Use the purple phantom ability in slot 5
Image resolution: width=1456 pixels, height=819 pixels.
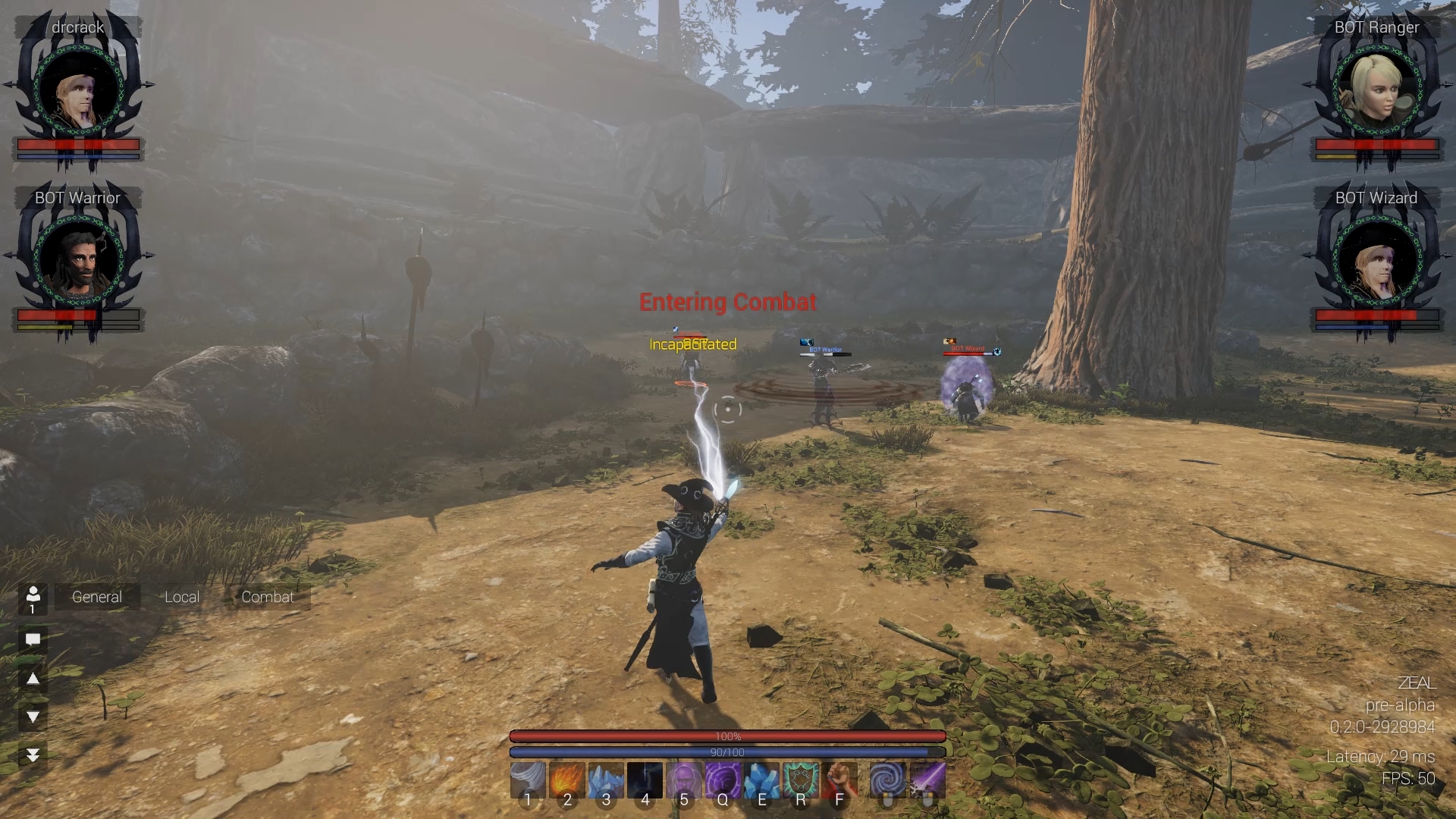pyautogui.click(x=684, y=780)
